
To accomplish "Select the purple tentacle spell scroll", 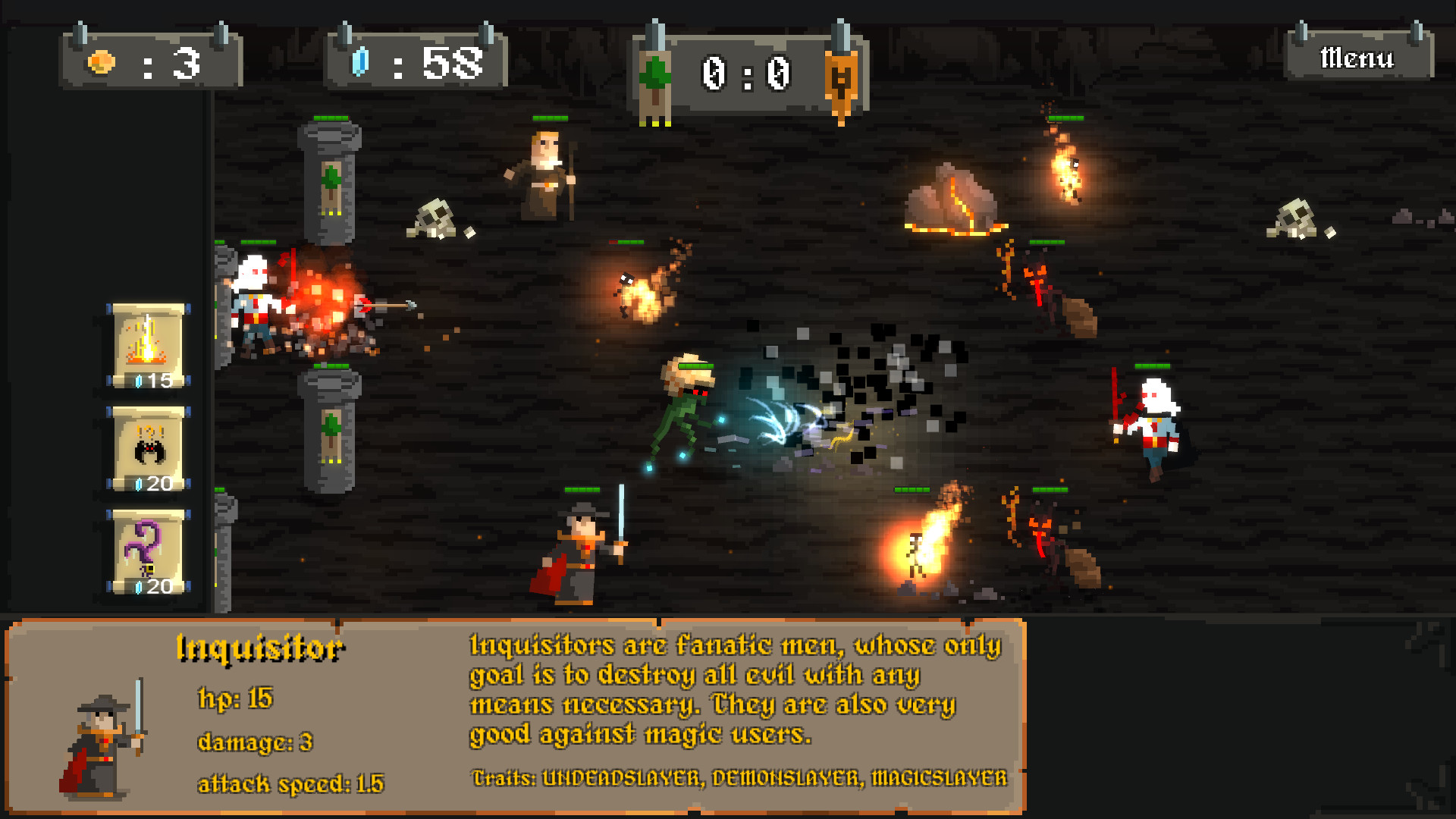I will coord(149,550).
